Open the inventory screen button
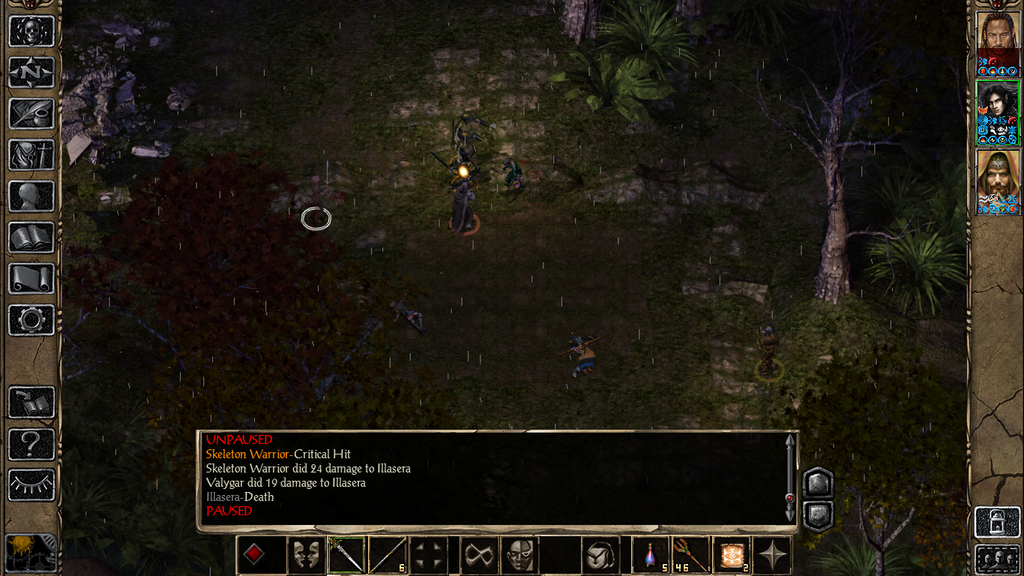 point(31,154)
